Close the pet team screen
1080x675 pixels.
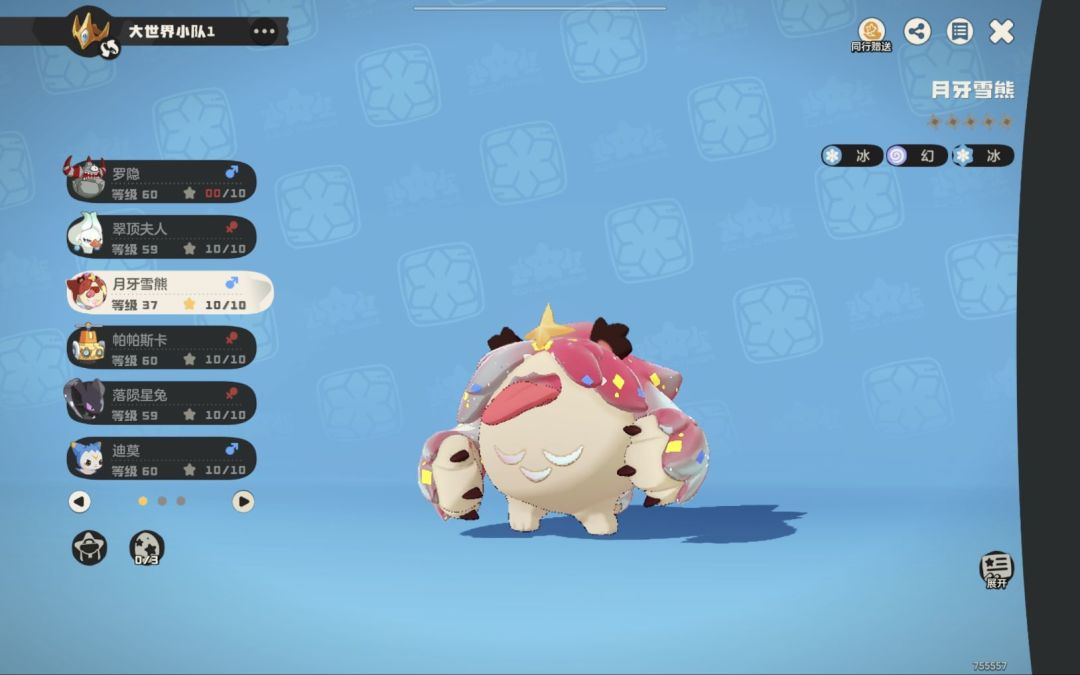[x=1002, y=31]
